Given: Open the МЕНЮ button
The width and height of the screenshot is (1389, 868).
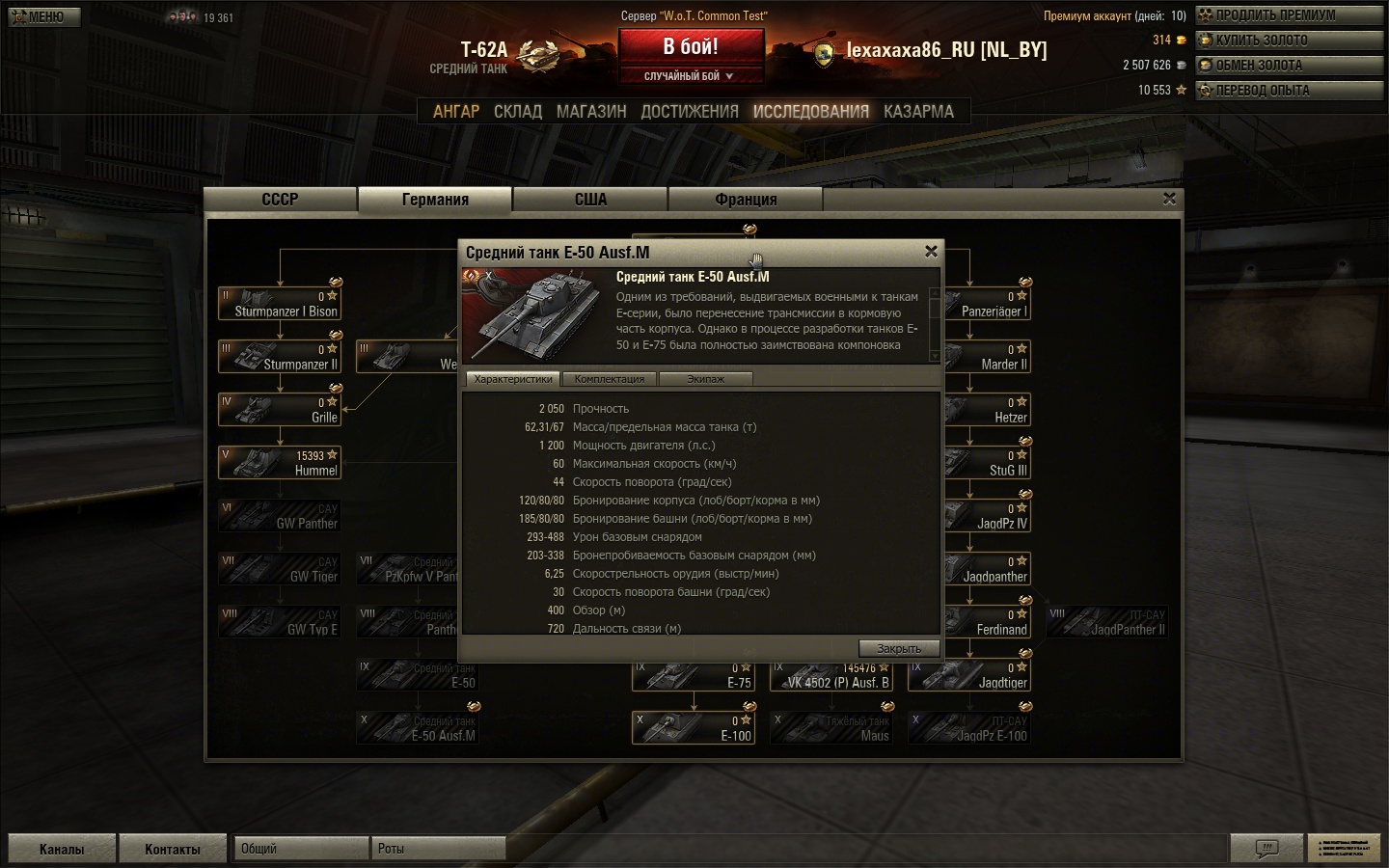Looking at the screenshot, I should [x=44, y=16].
